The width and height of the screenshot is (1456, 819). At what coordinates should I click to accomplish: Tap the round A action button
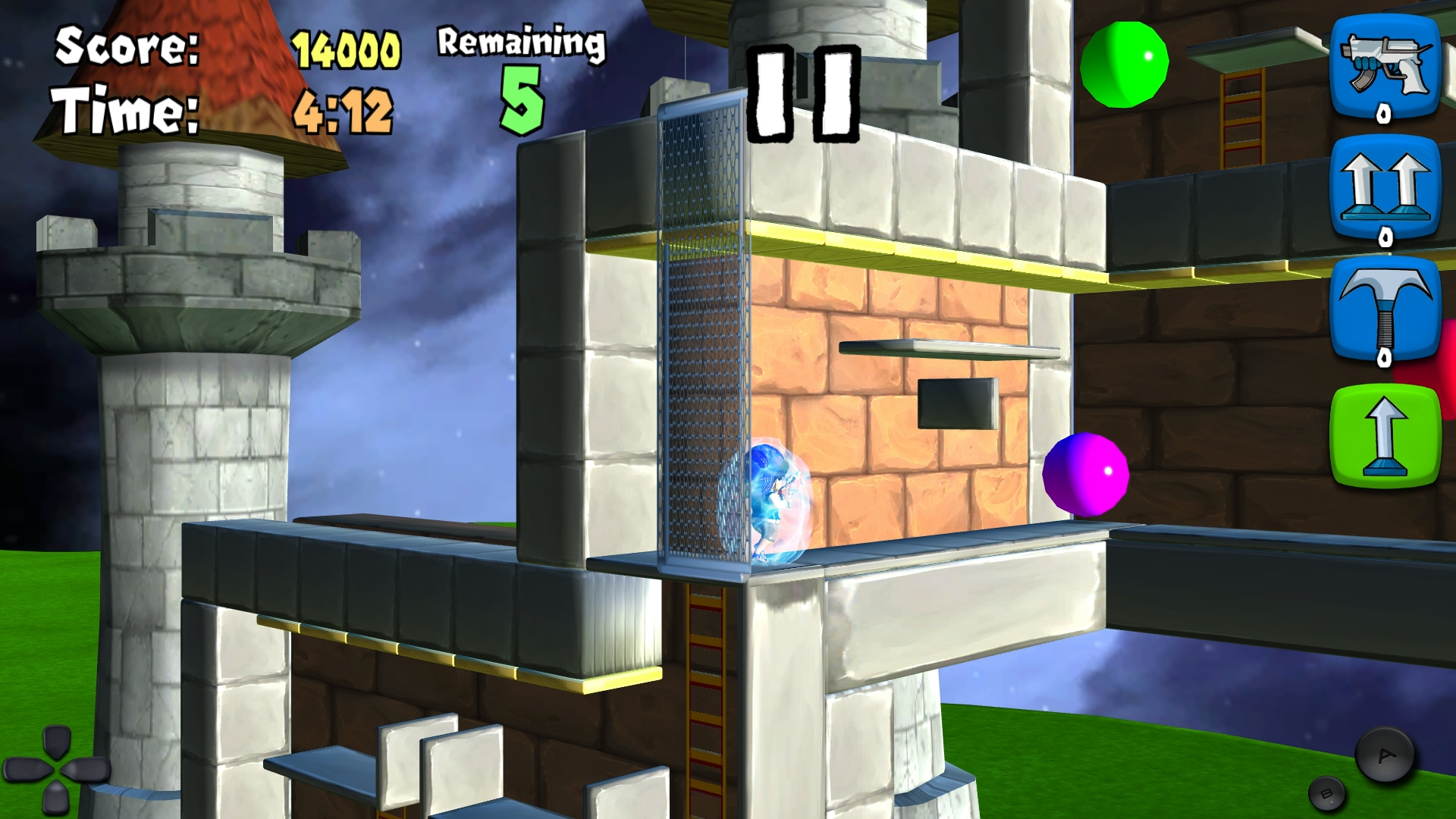pos(1385,755)
